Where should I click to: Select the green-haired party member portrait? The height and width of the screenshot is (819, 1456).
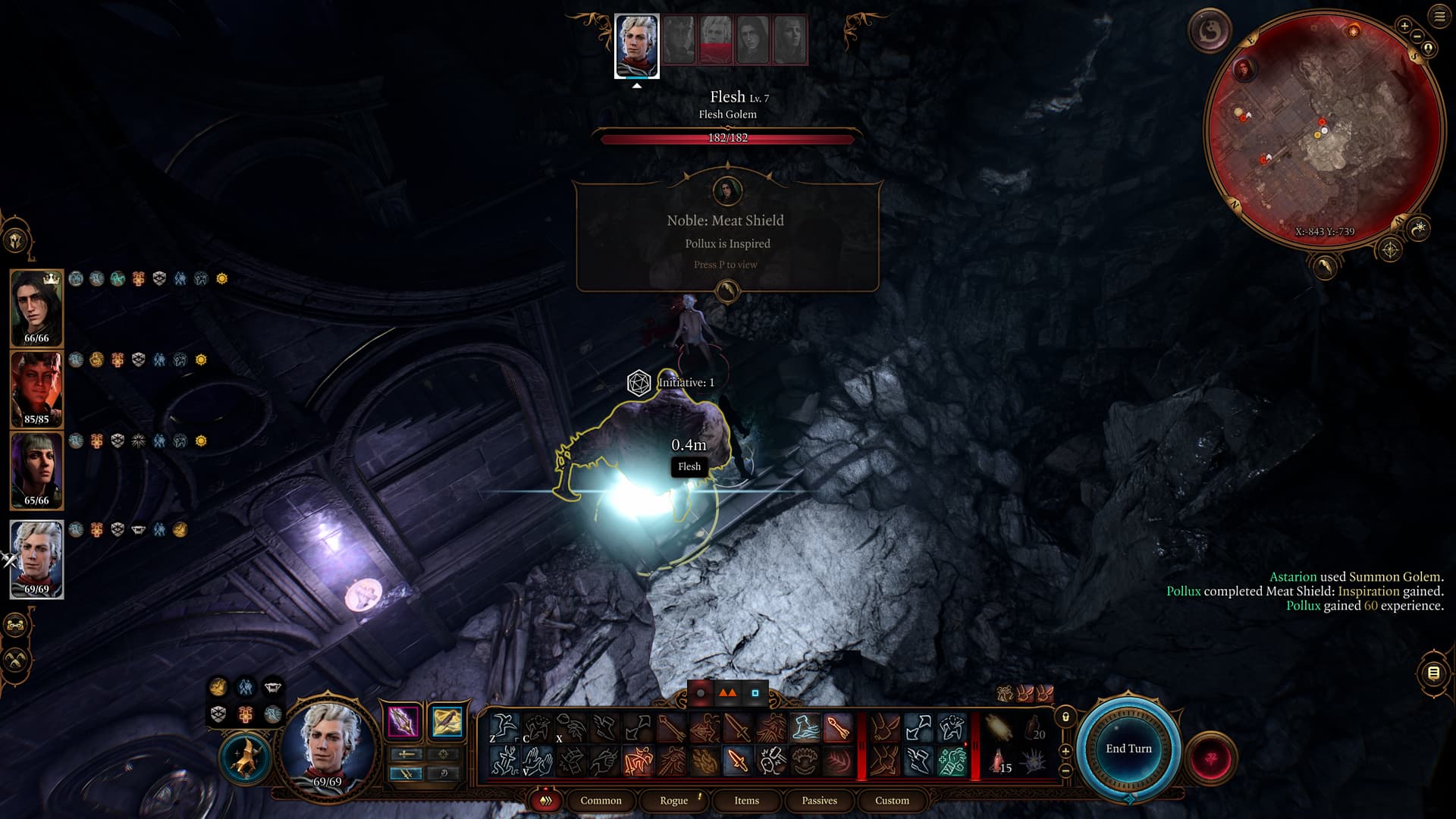point(36,469)
